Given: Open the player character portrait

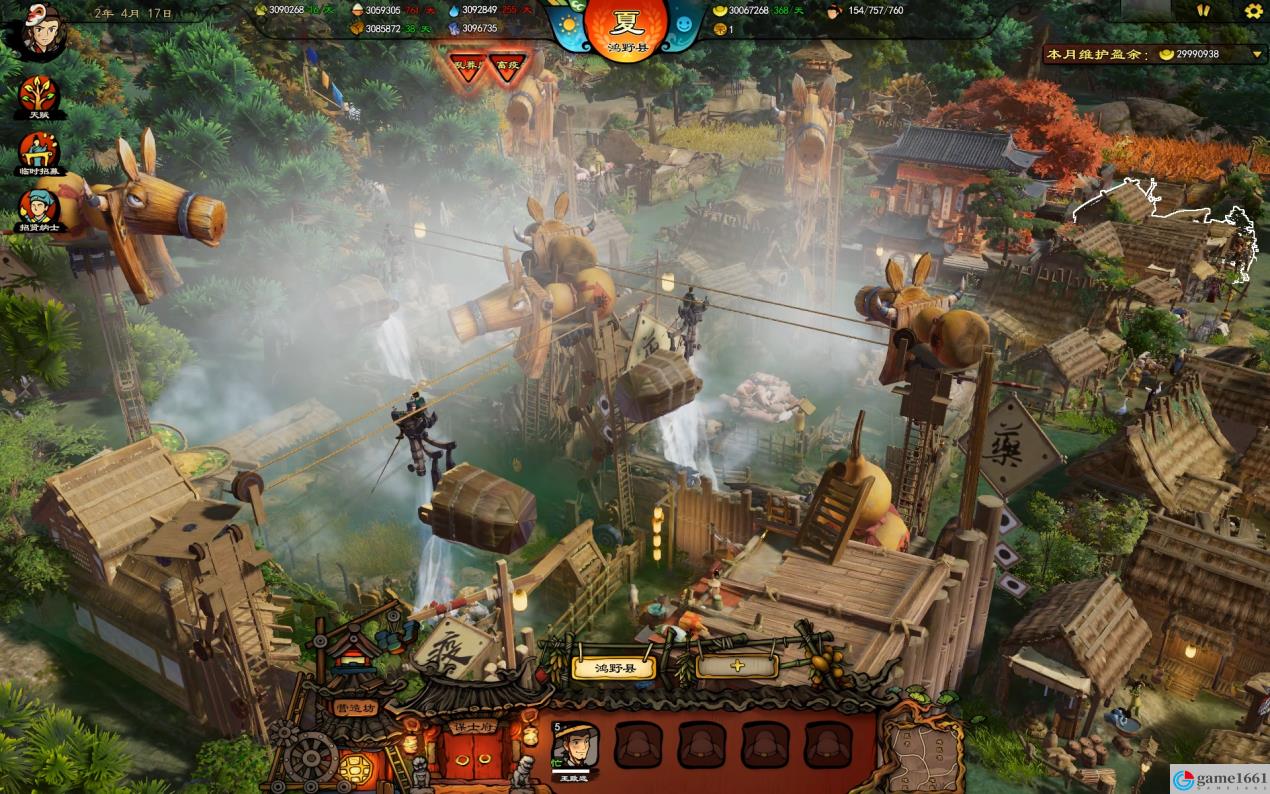Looking at the screenshot, I should coord(37,32).
